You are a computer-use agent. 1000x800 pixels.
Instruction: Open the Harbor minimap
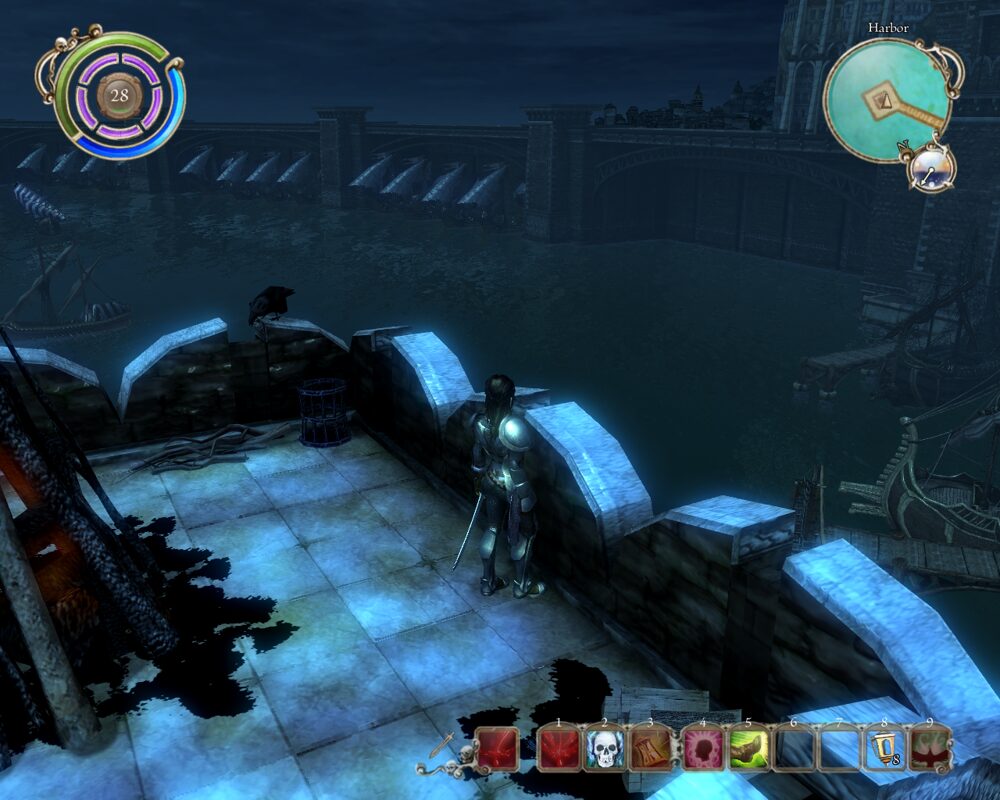[x=887, y=99]
